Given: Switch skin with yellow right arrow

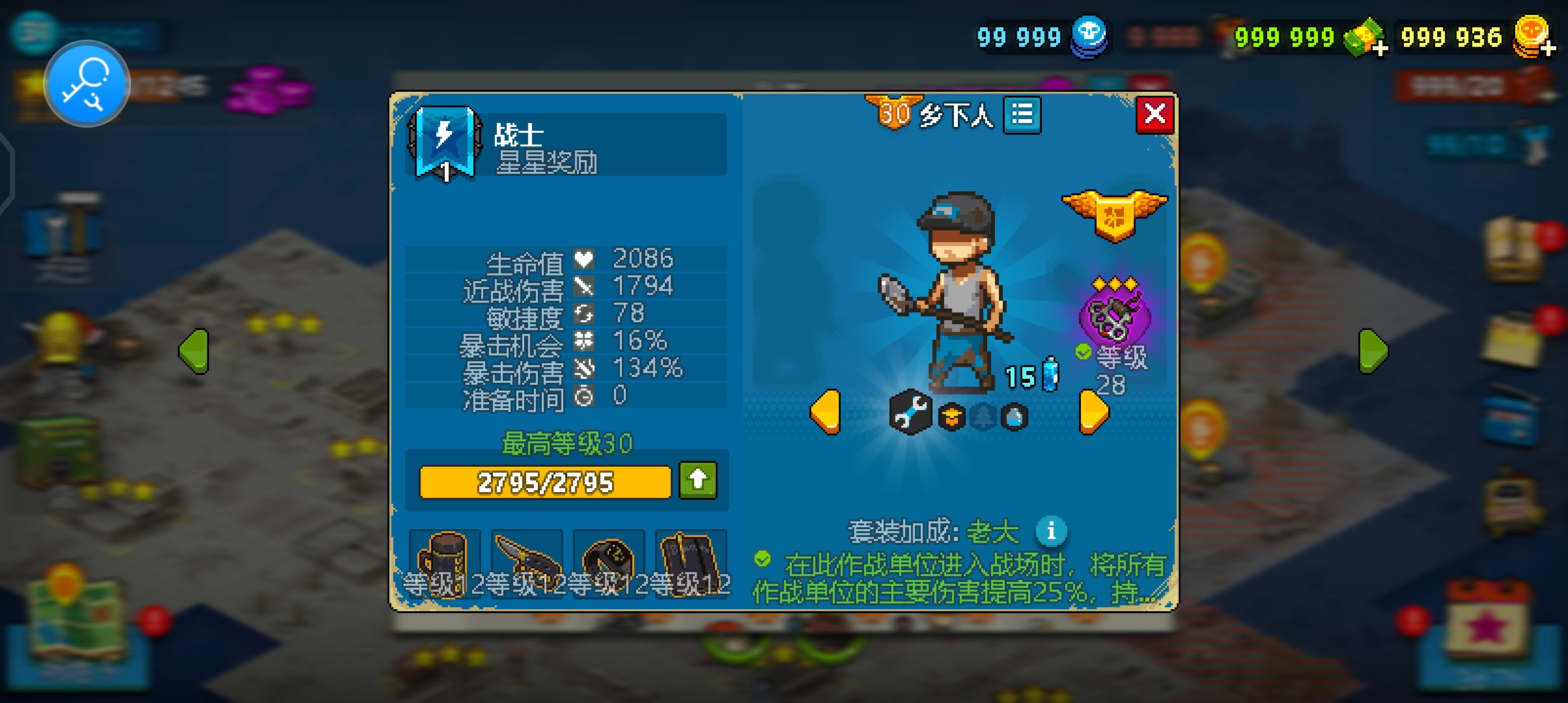Looking at the screenshot, I should click(x=1094, y=411).
